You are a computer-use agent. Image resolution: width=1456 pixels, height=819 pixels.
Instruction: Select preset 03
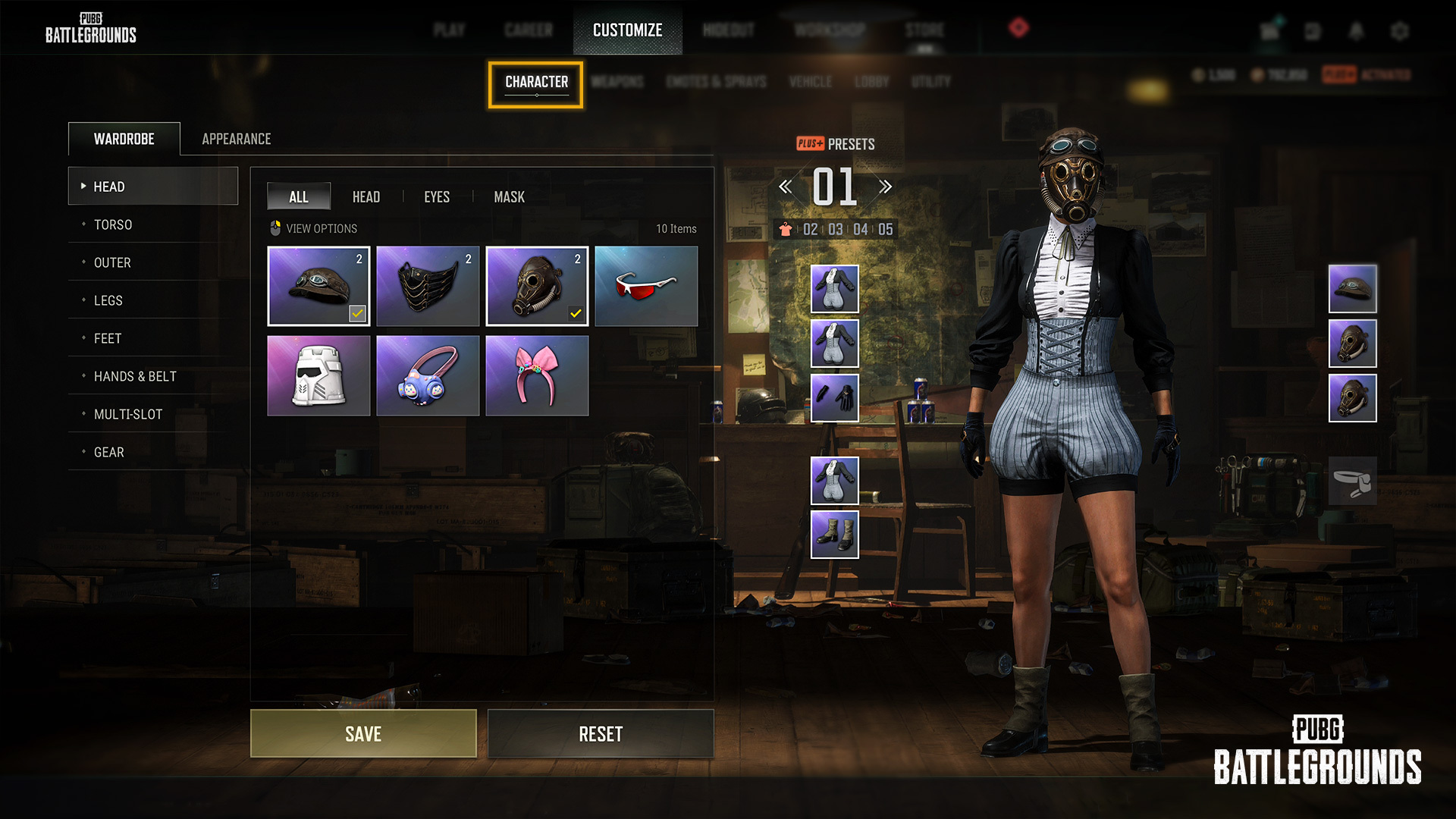[835, 229]
